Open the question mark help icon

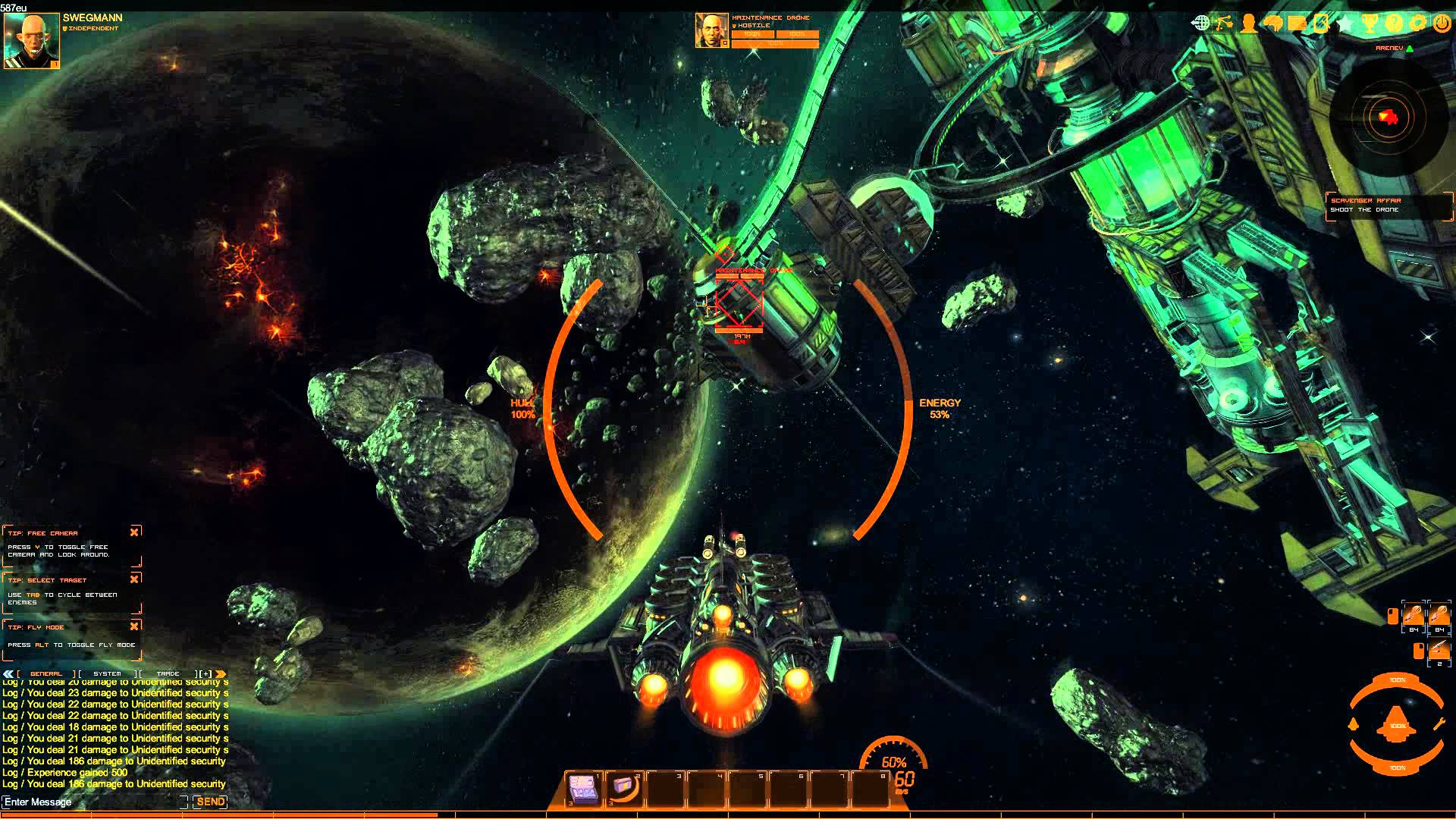point(1394,24)
